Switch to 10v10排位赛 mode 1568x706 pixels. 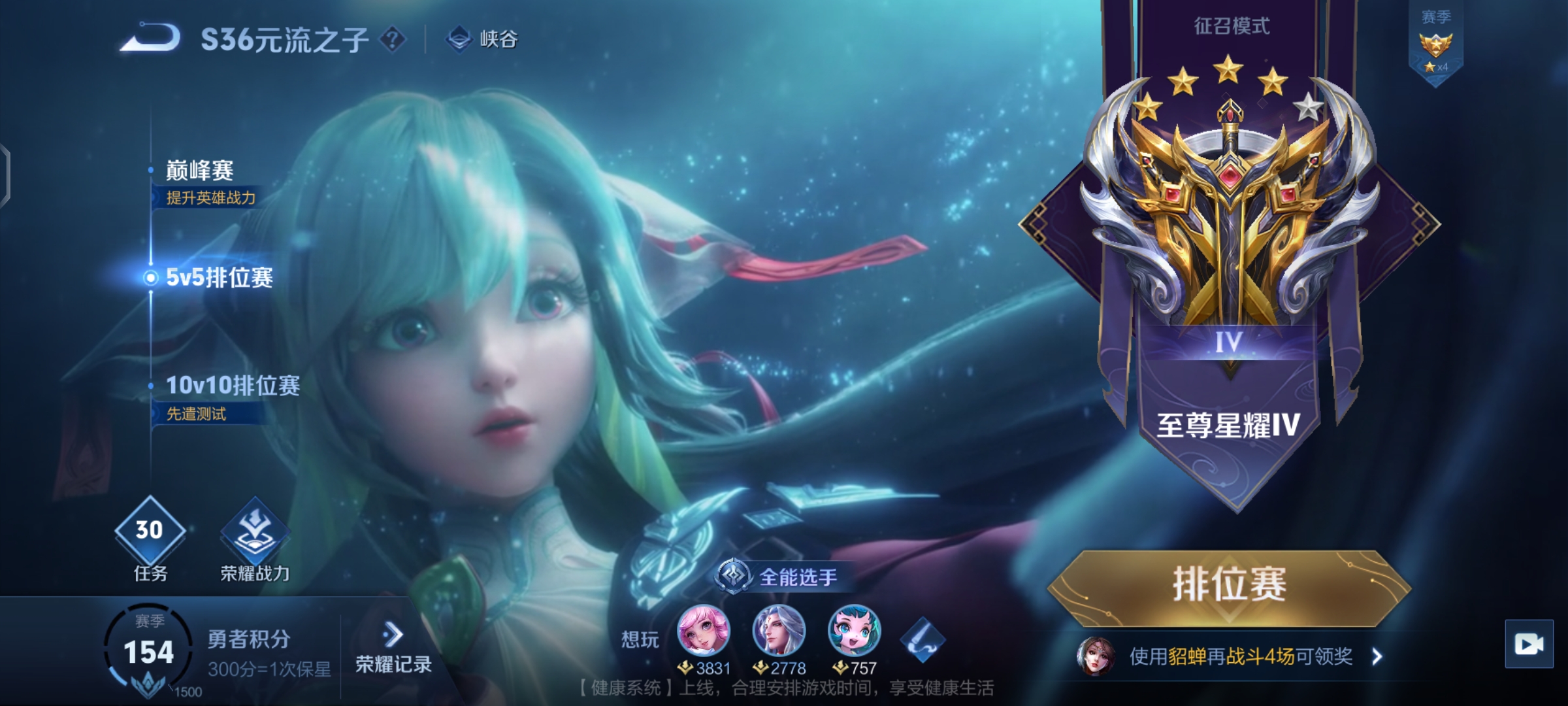[x=233, y=386]
